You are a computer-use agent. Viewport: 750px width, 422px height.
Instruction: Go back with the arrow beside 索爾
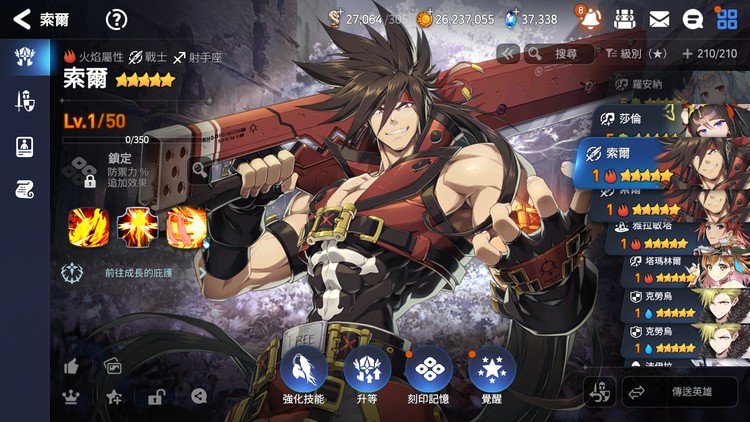pyautogui.click(x=22, y=19)
